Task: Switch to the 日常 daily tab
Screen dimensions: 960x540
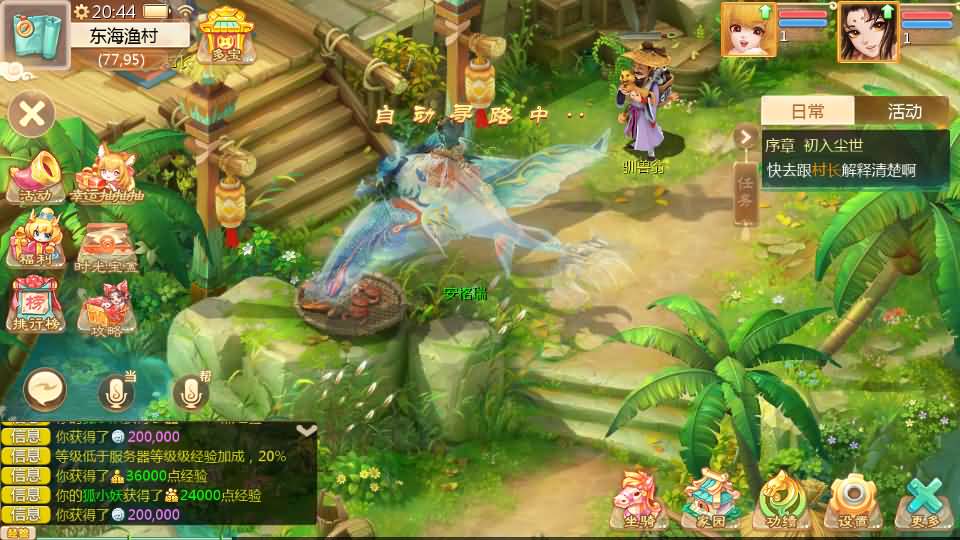Action: [808, 111]
